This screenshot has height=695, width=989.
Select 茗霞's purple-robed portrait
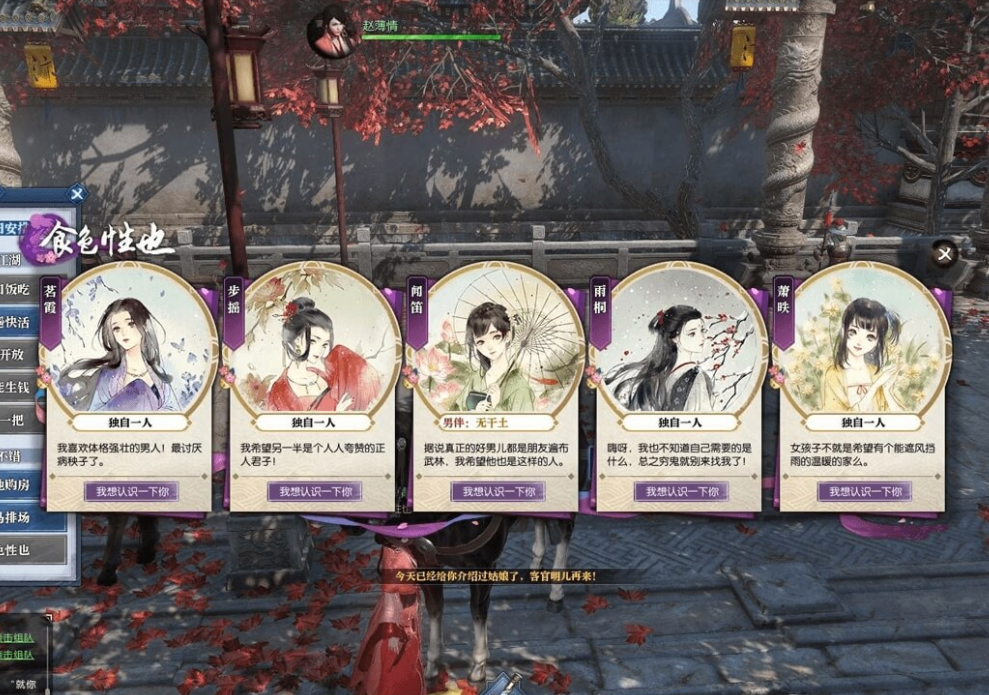pos(131,340)
